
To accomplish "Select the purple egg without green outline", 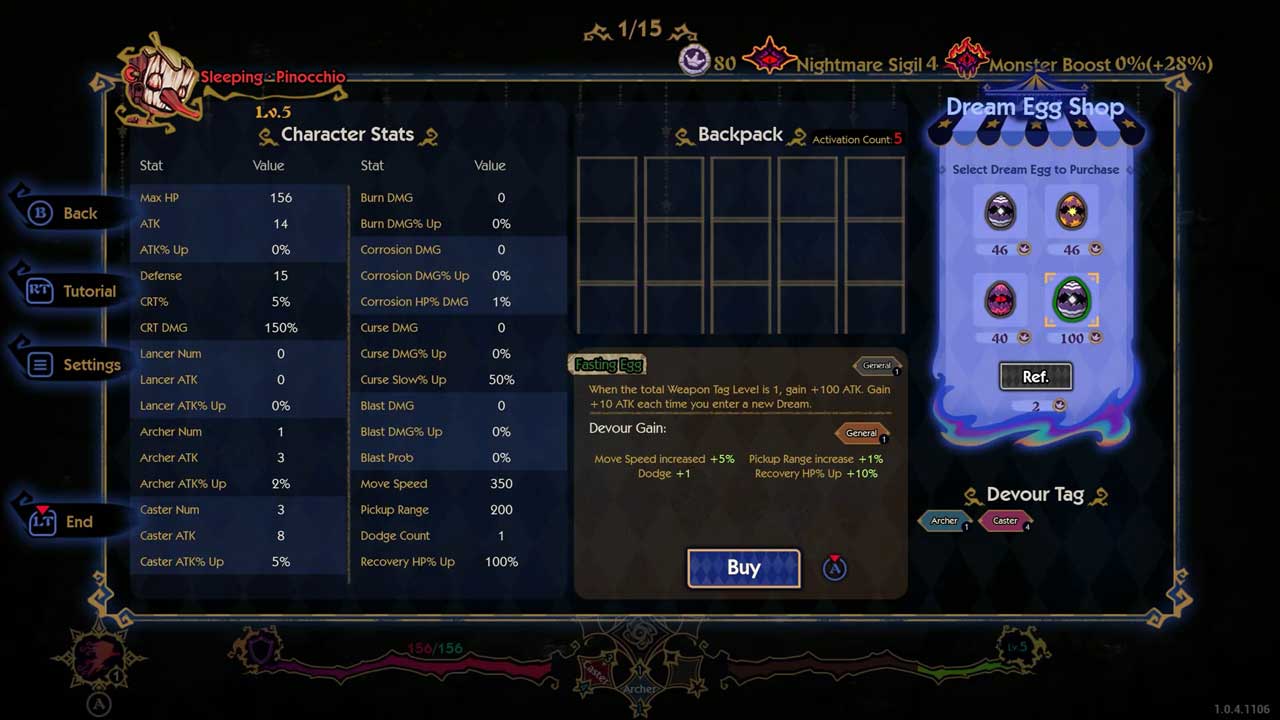I will (1000, 211).
